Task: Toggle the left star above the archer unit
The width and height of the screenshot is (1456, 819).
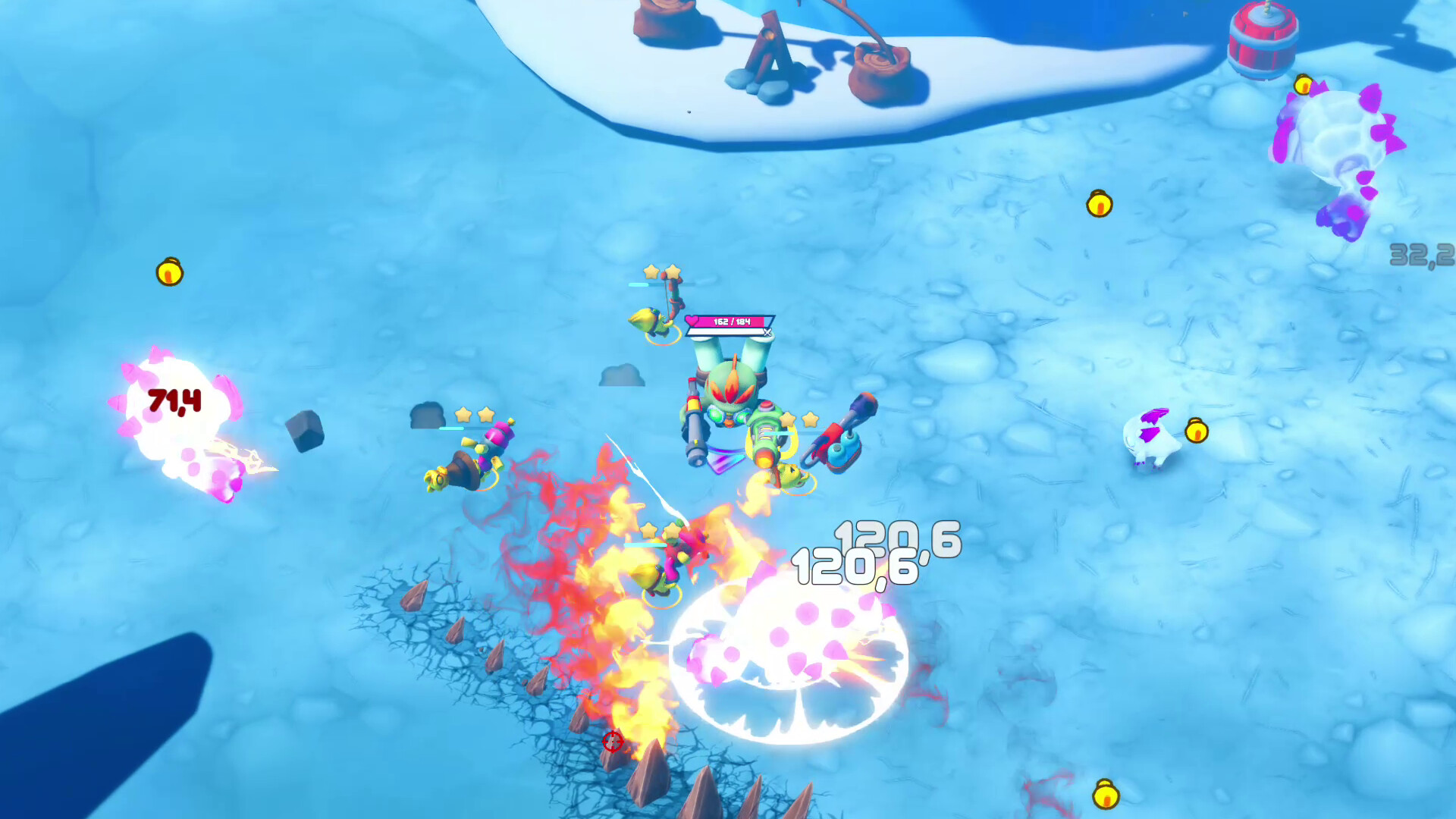Action: pyautogui.click(x=651, y=270)
